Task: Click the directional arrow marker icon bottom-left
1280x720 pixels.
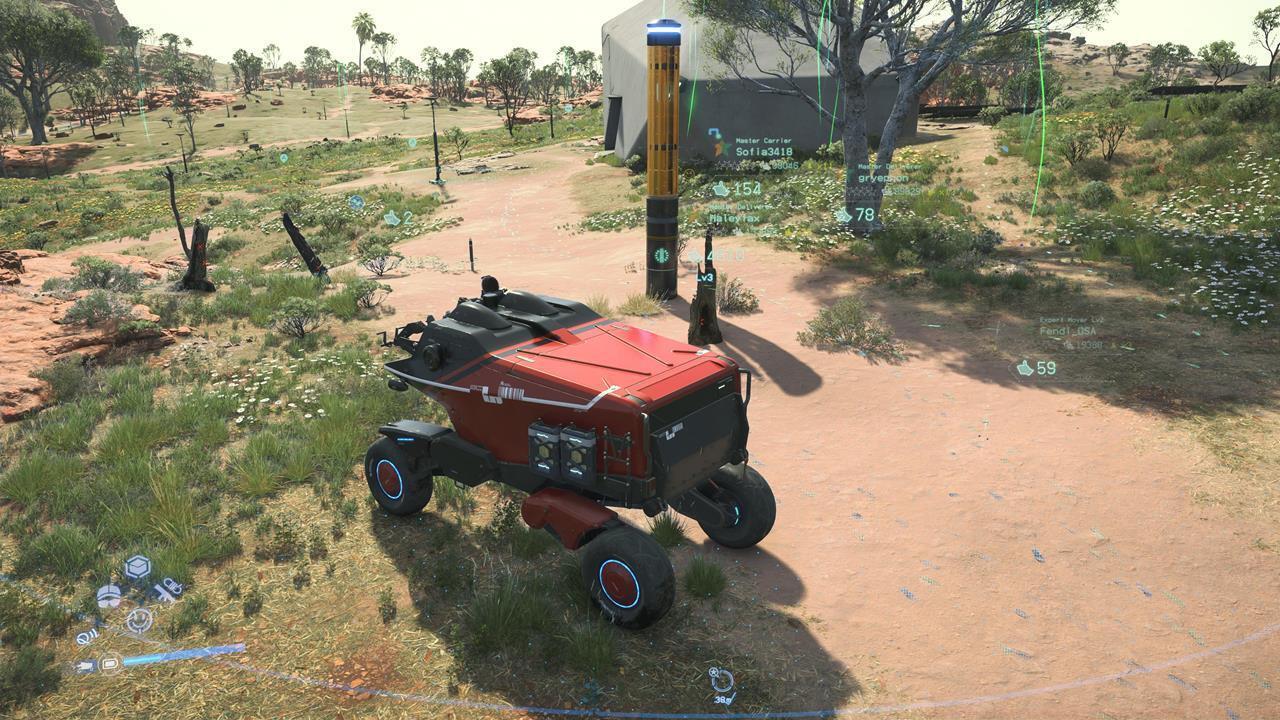Action: tap(84, 664)
